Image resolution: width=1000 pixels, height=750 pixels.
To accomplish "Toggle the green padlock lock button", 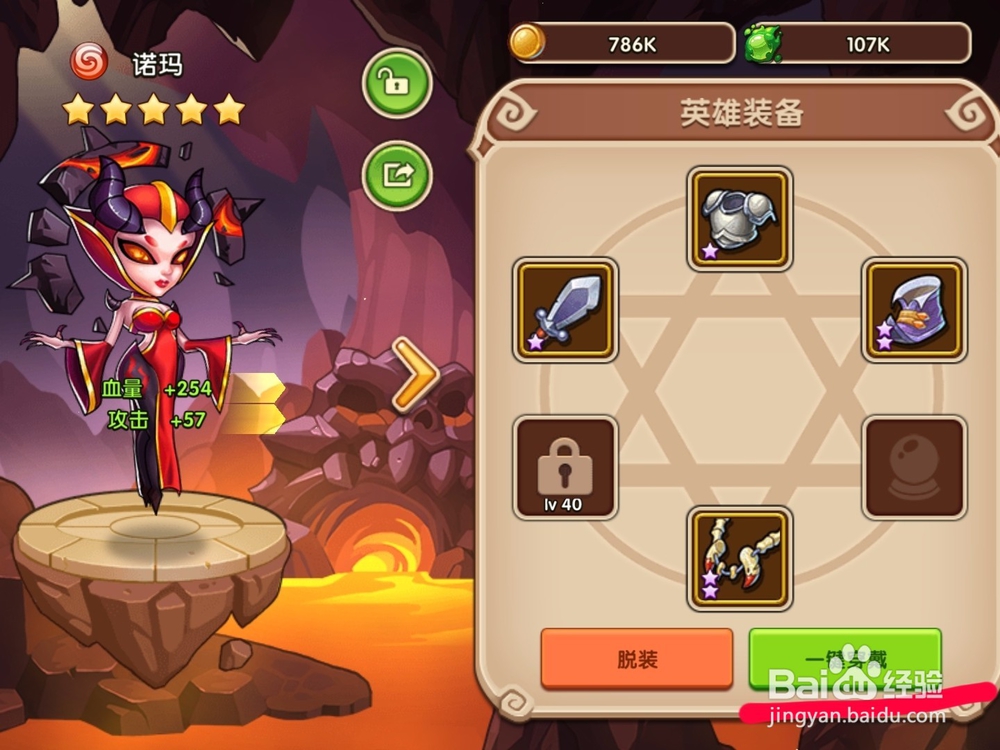I will [x=396, y=85].
